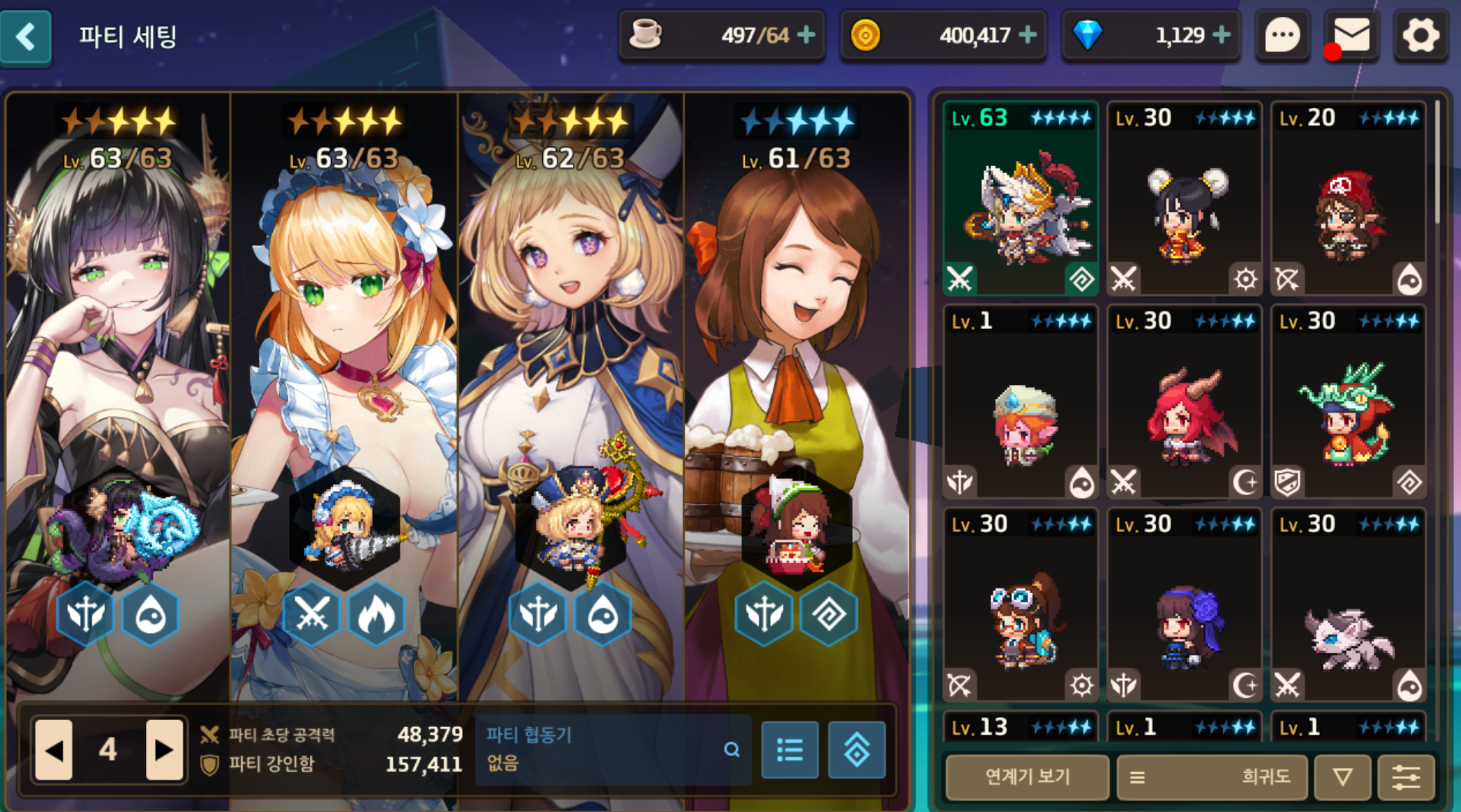
Task: Switch to the next party number
Action: [x=164, y=750]
